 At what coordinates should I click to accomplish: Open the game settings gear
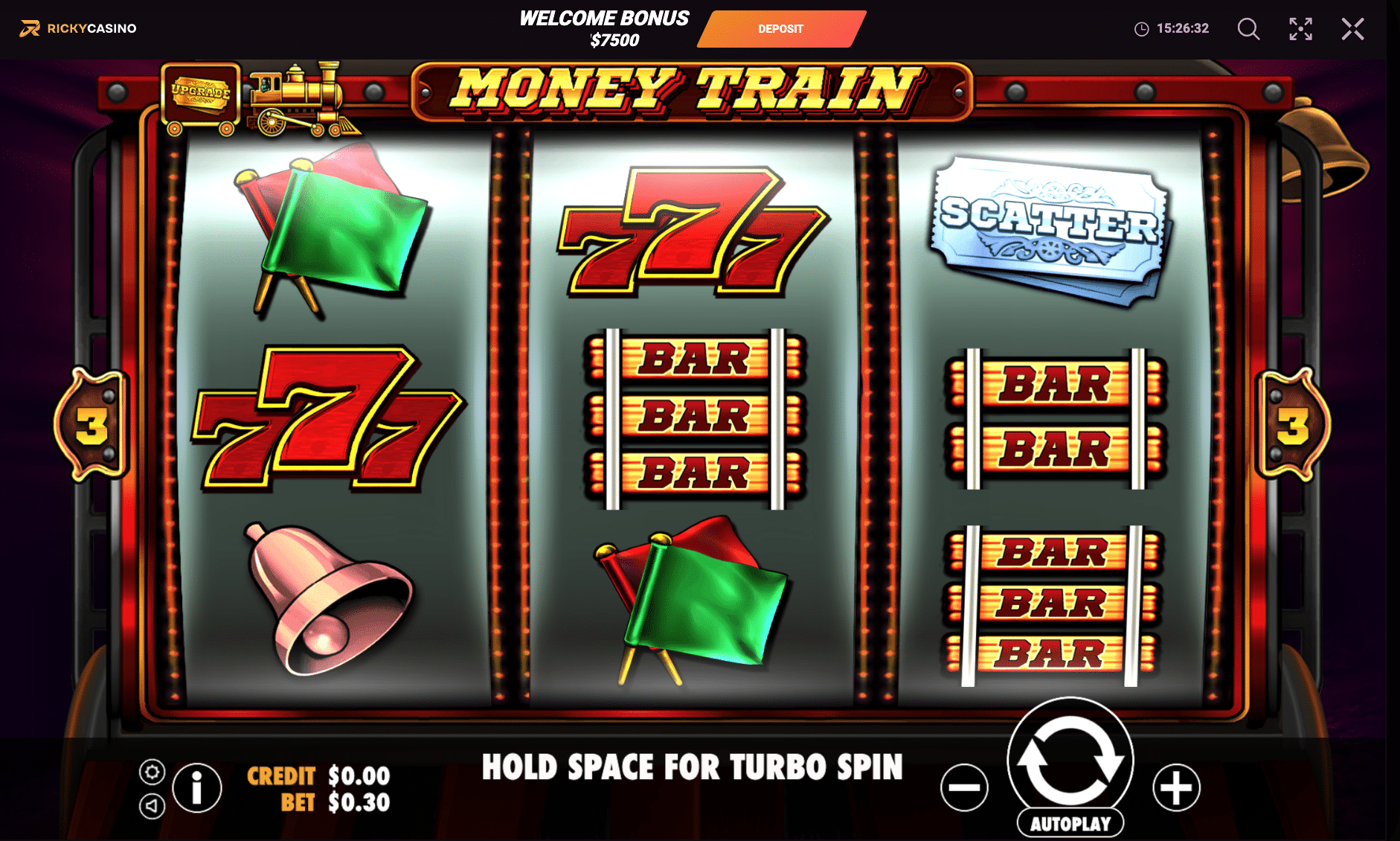pos(152,772)
